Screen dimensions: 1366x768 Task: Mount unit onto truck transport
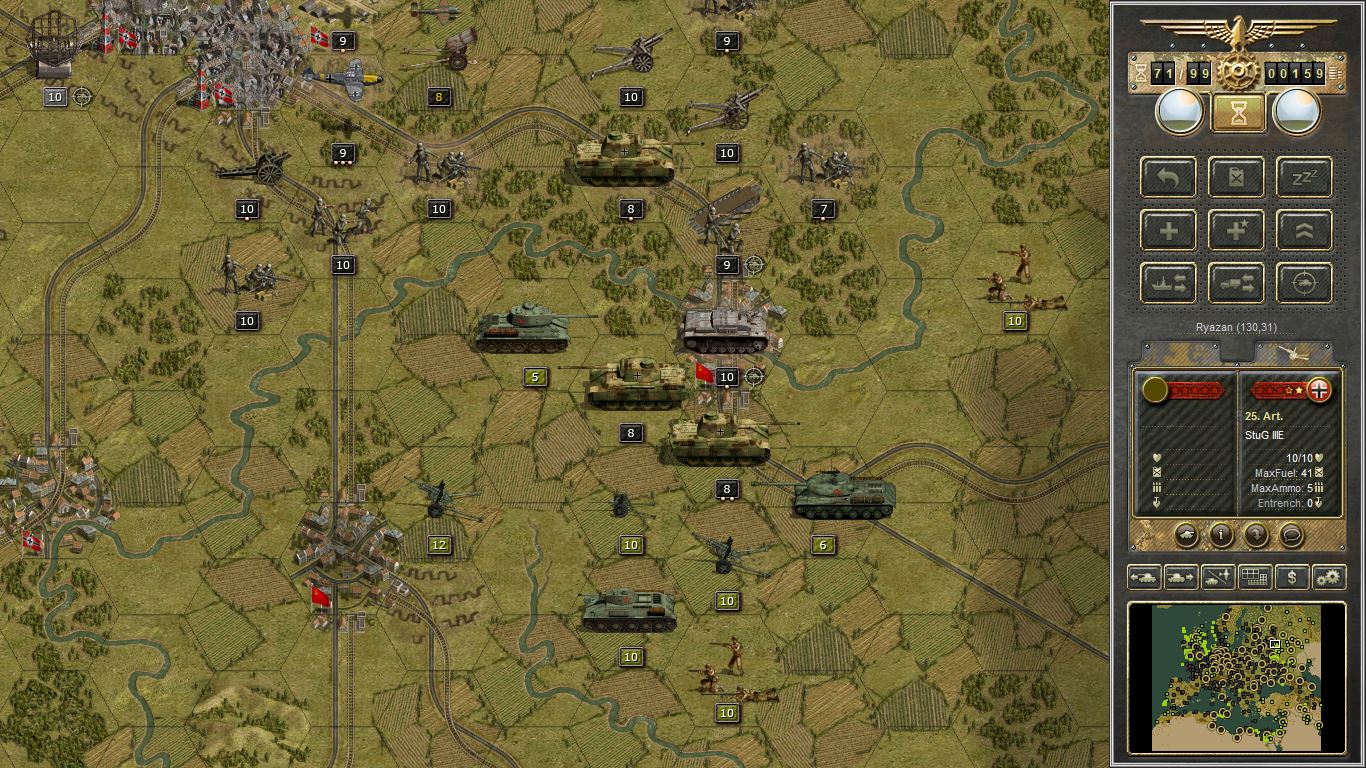pyautogui.click(x=1235, y=282)
